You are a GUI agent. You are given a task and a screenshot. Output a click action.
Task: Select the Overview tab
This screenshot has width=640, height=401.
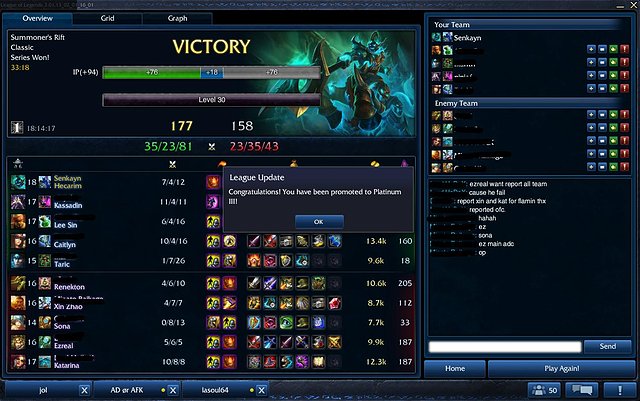tap(37, 18)
